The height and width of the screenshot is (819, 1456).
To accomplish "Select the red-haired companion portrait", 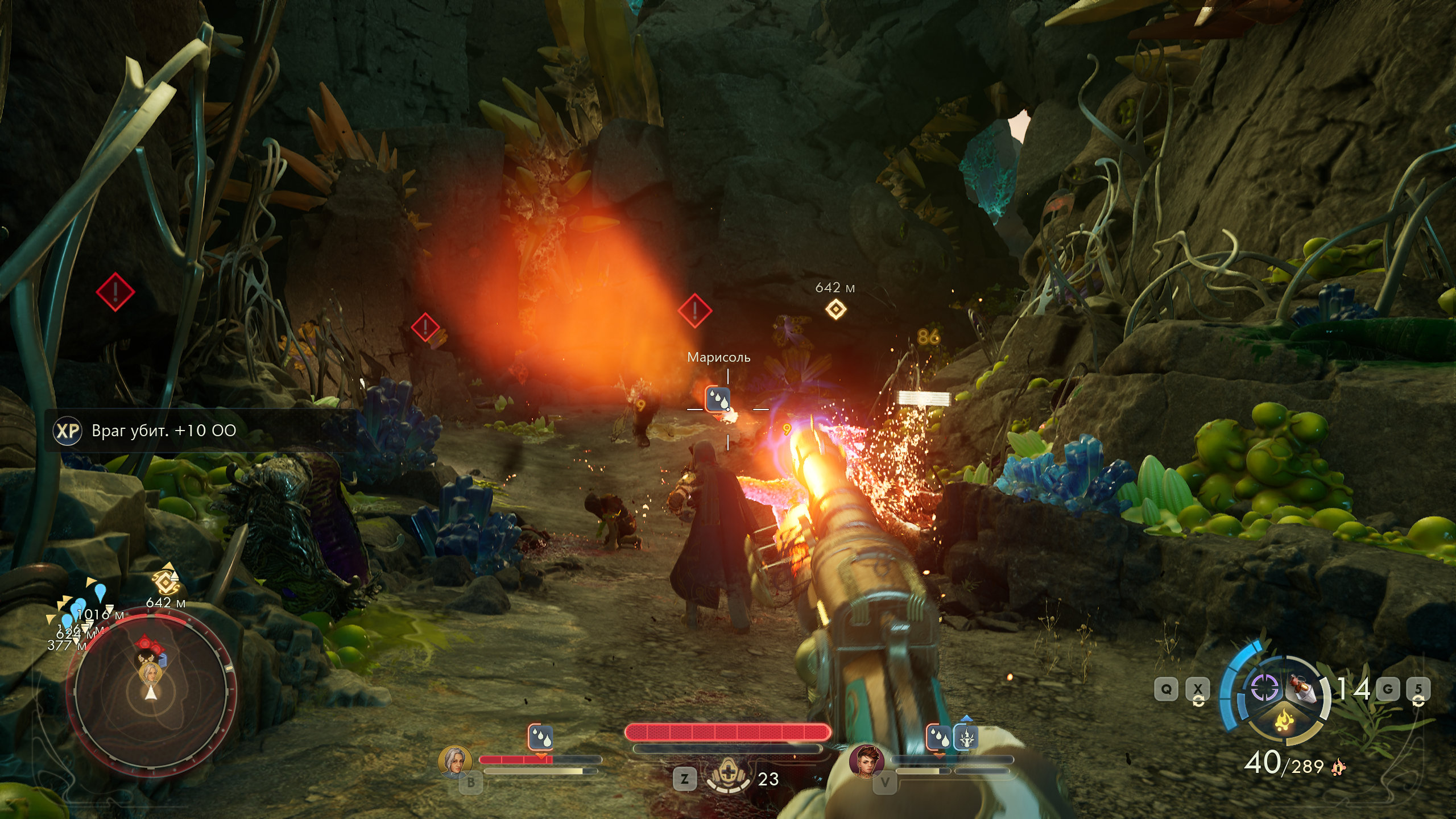I will point(867,760).
